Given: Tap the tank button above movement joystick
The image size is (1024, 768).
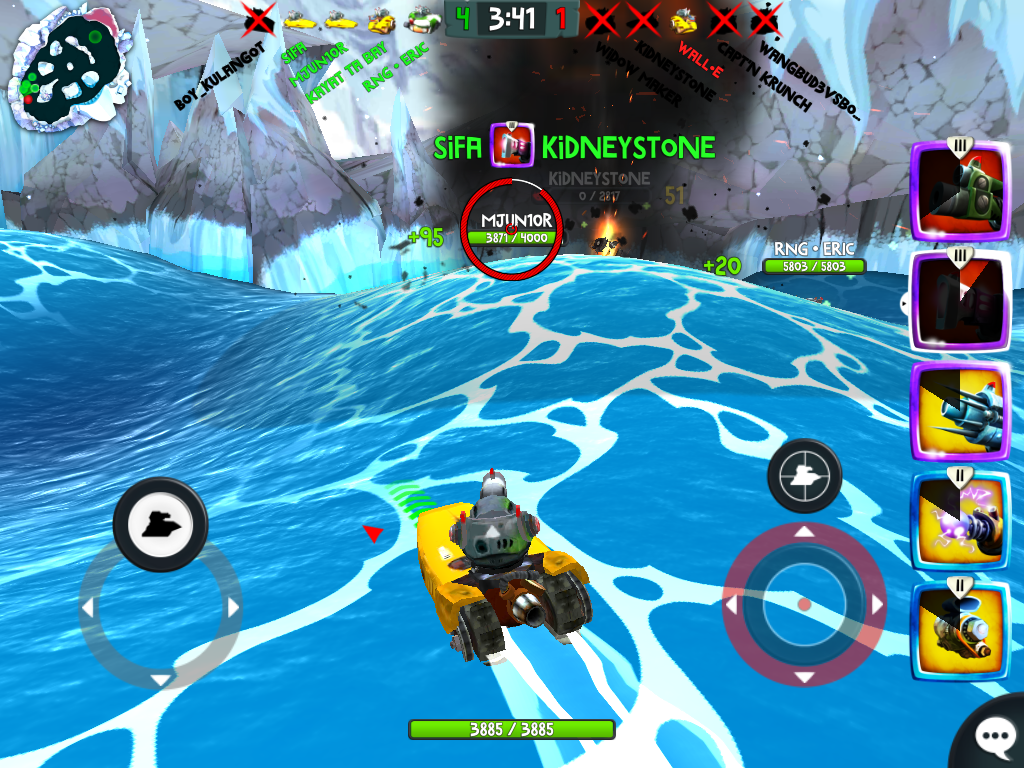Looking at the screenshot, I should pyautogui.click(x=160, y=524).
